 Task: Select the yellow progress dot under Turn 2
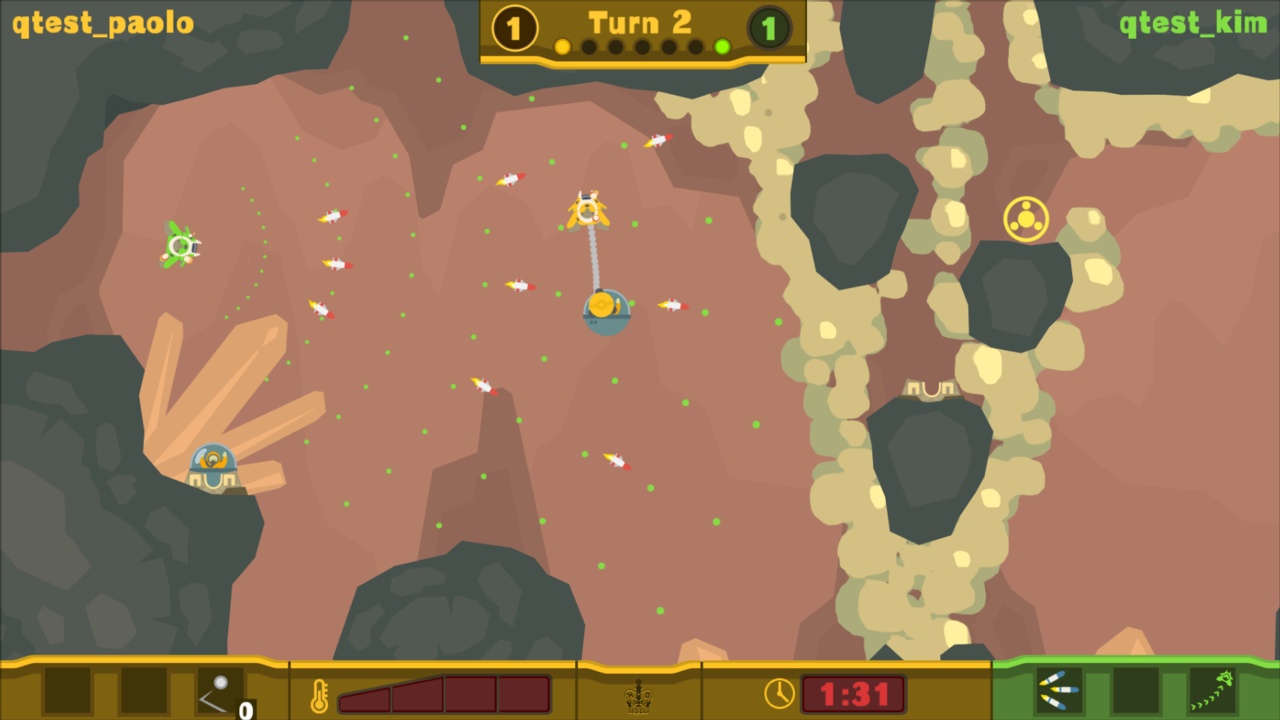562,46
